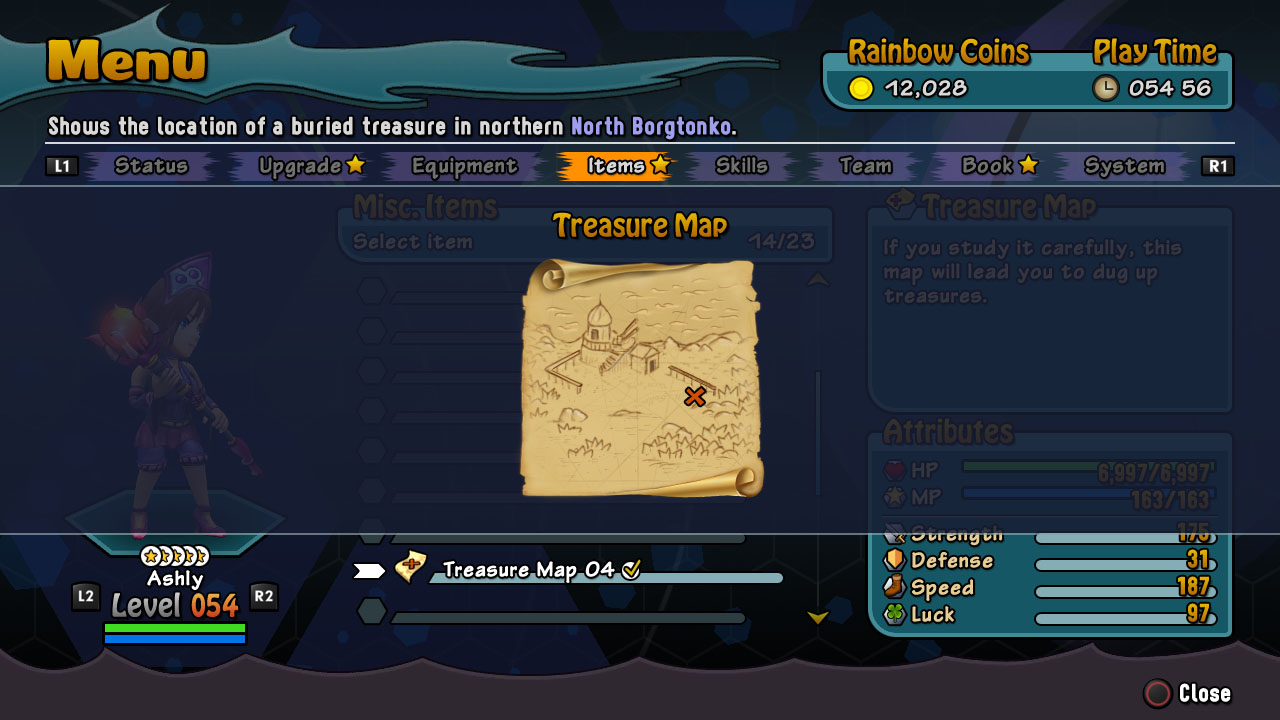Open the Upgrade tab
Screen dimensions: 1280x720
click(x=310, y=166)
